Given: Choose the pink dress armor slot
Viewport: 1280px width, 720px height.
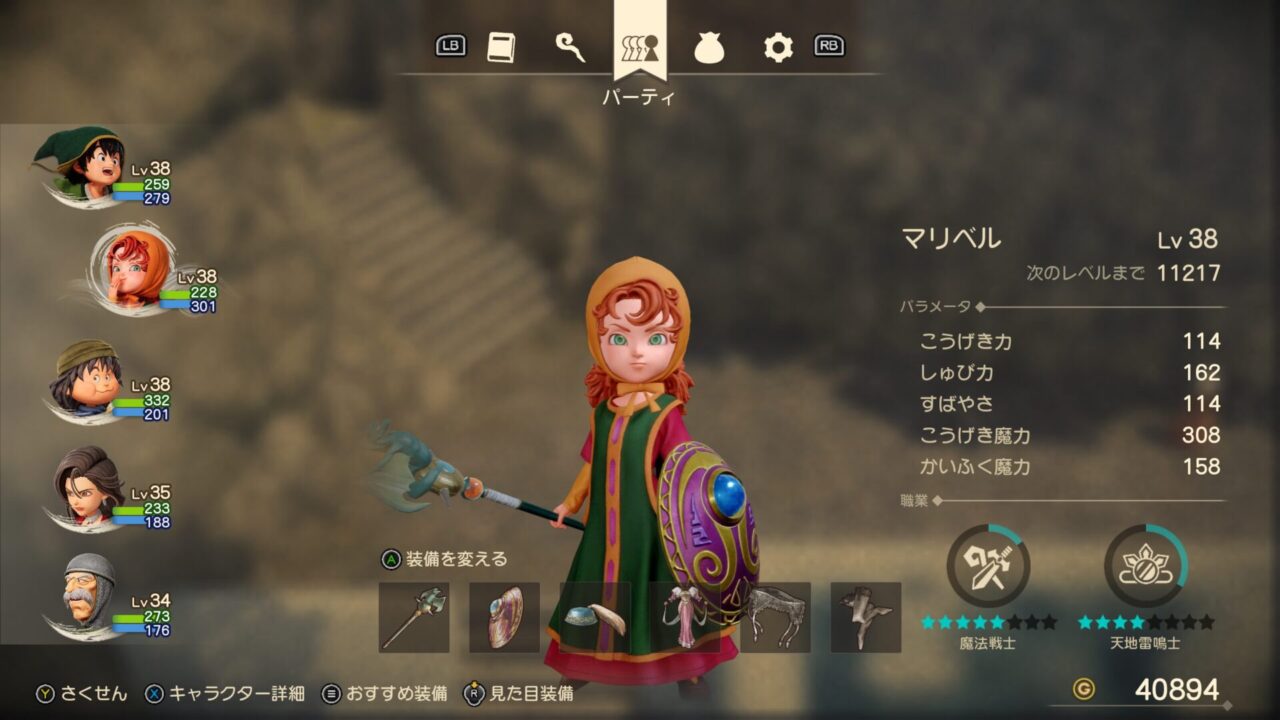Looking at the screenshot, I should pyautogui.click(x=685, y=617).
